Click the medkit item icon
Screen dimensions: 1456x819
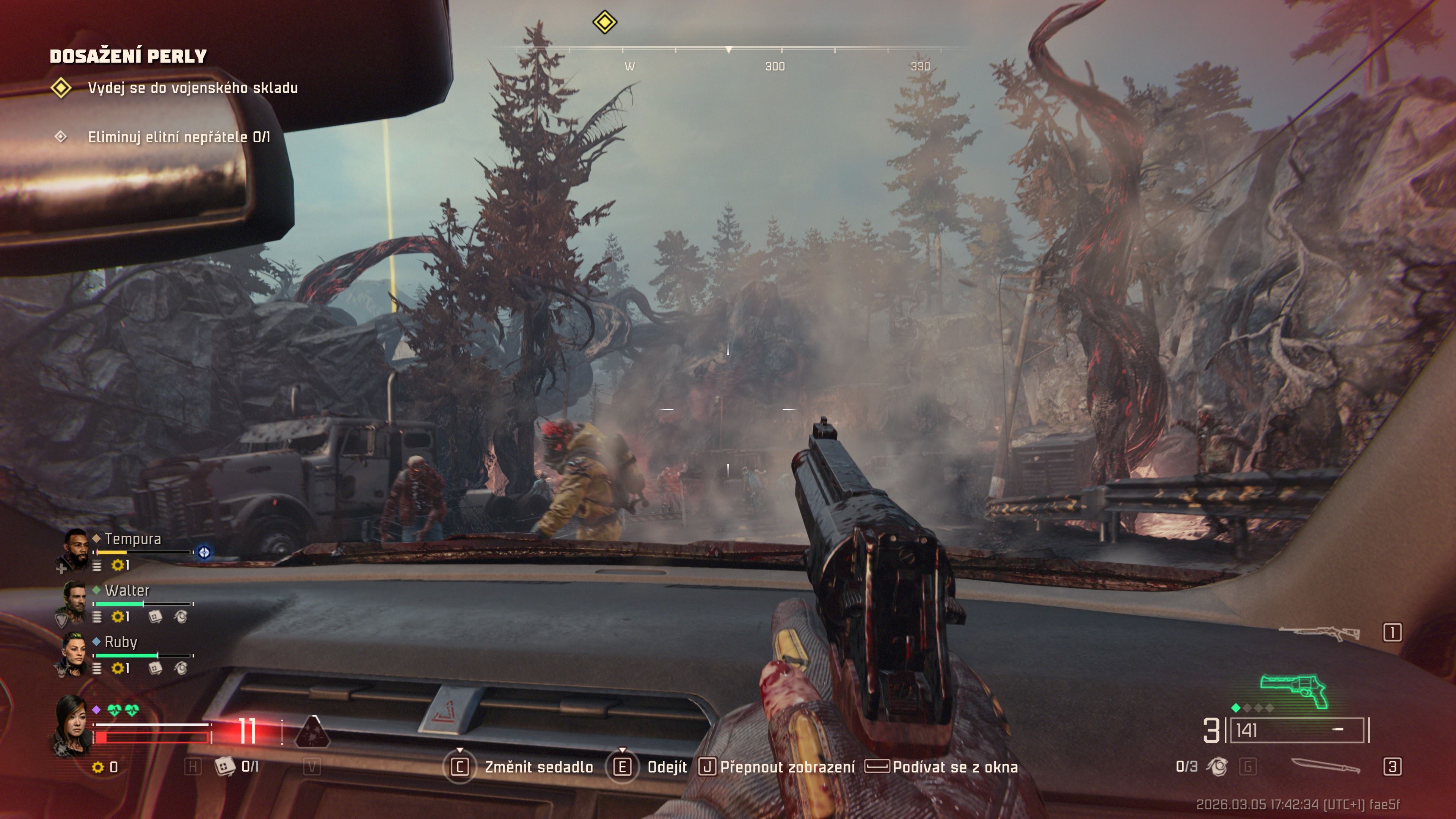tap(224, 766)
